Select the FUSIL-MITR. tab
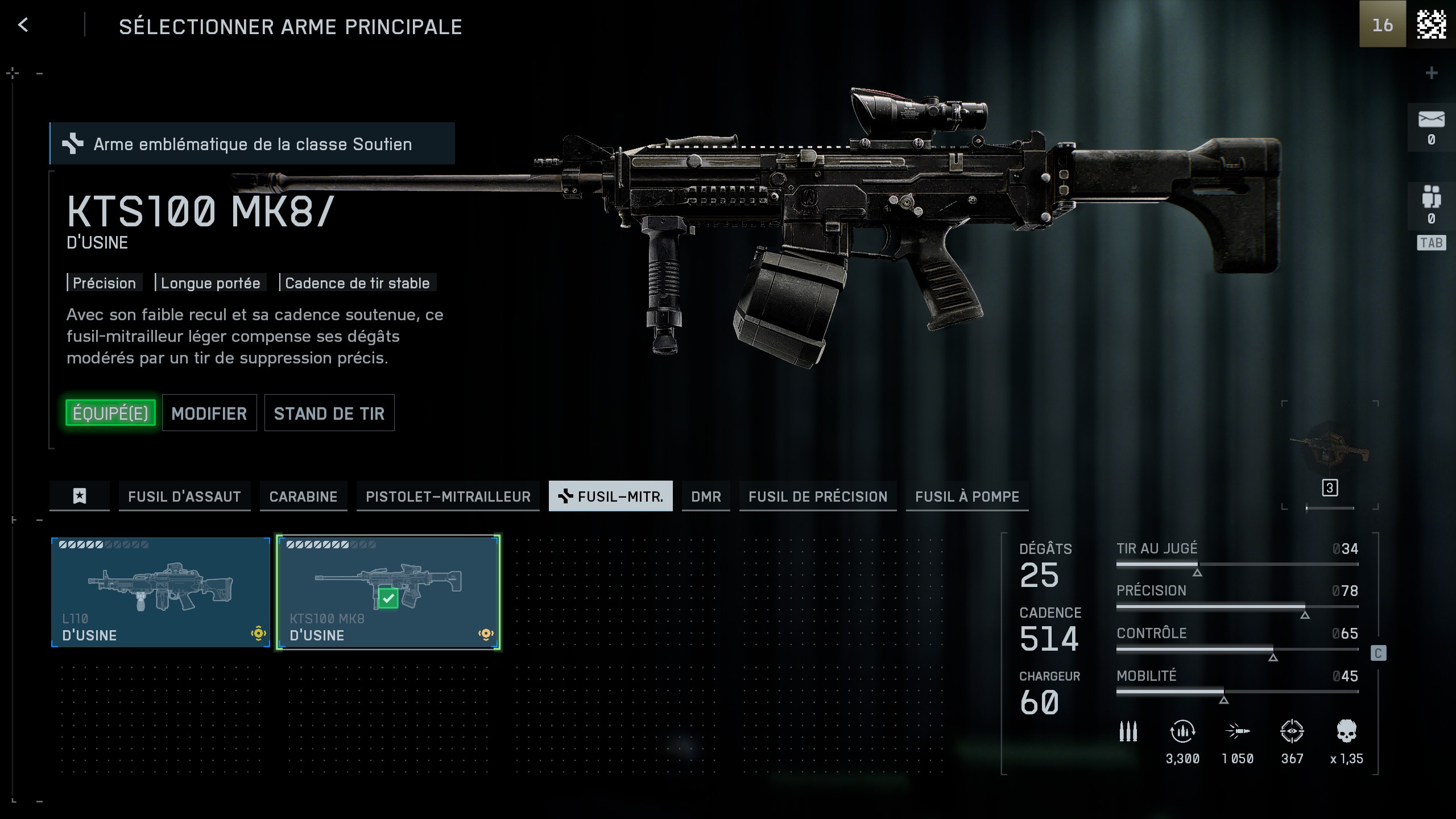Image resolution: width=1456 pixels, height=819 pixels. (x=610, y=496)
